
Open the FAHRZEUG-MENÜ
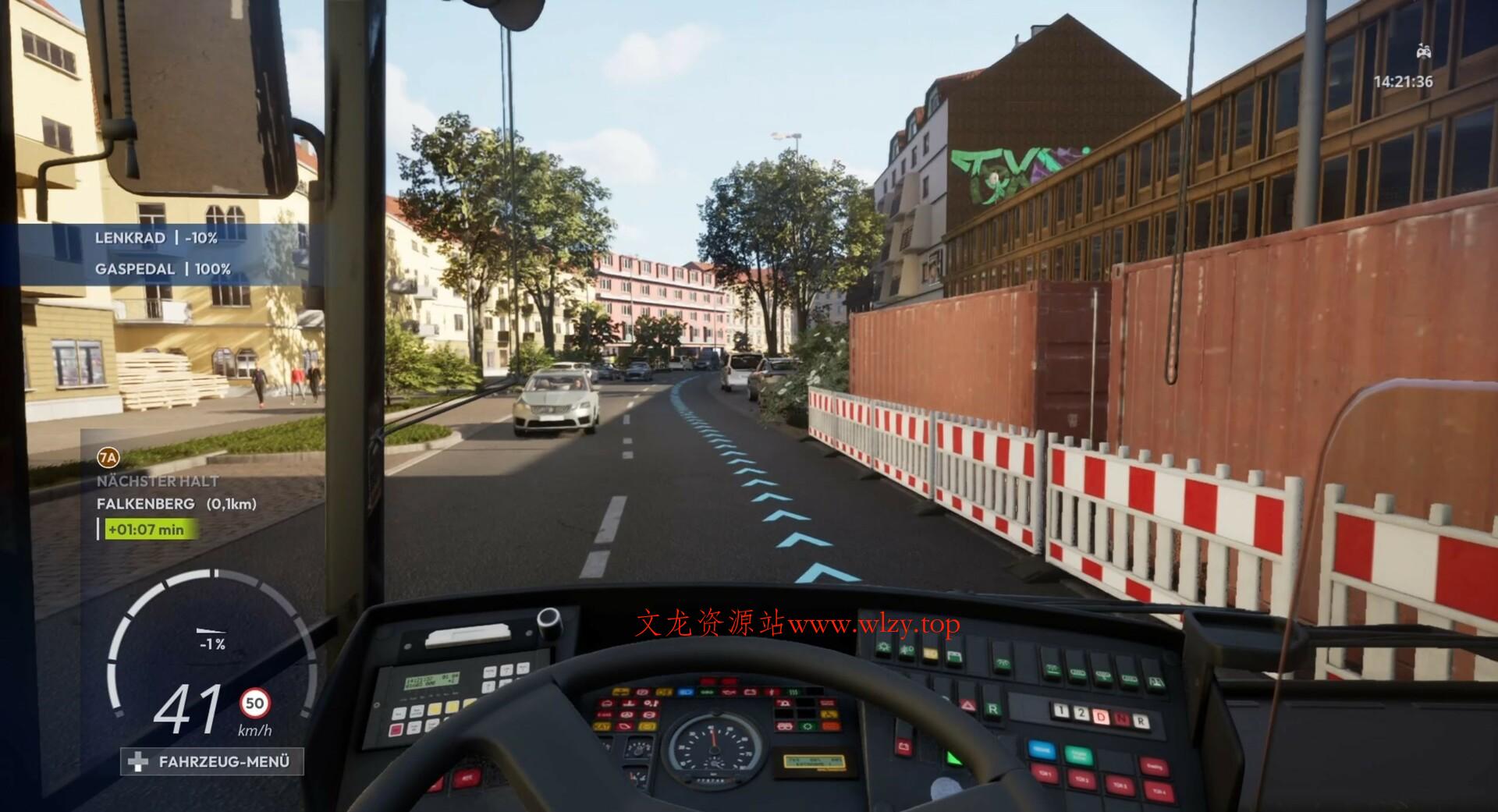click(212, 763)
